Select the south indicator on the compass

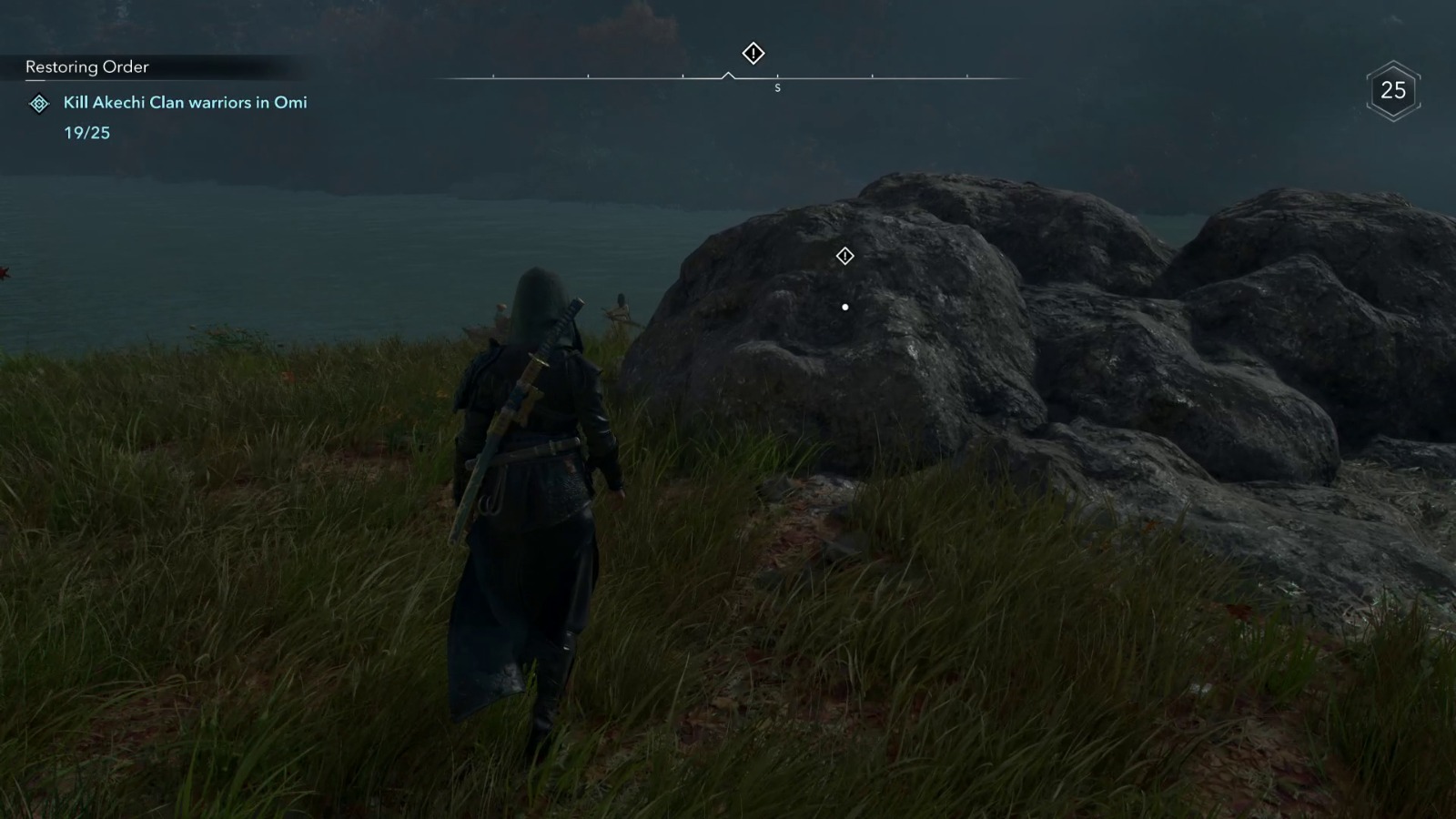coord(778,87)
